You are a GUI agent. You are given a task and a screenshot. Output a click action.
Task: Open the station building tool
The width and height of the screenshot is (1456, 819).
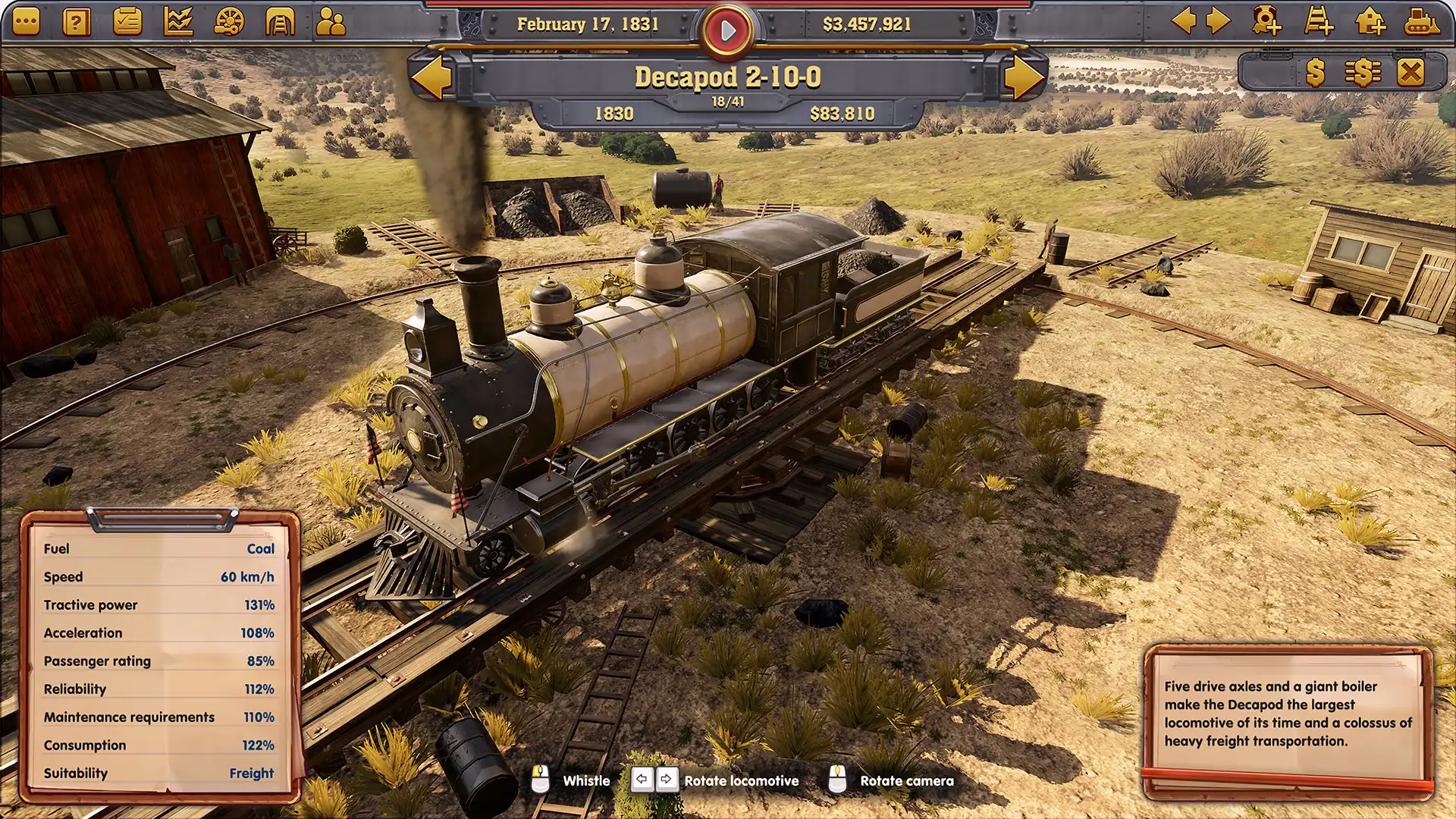1371,23
